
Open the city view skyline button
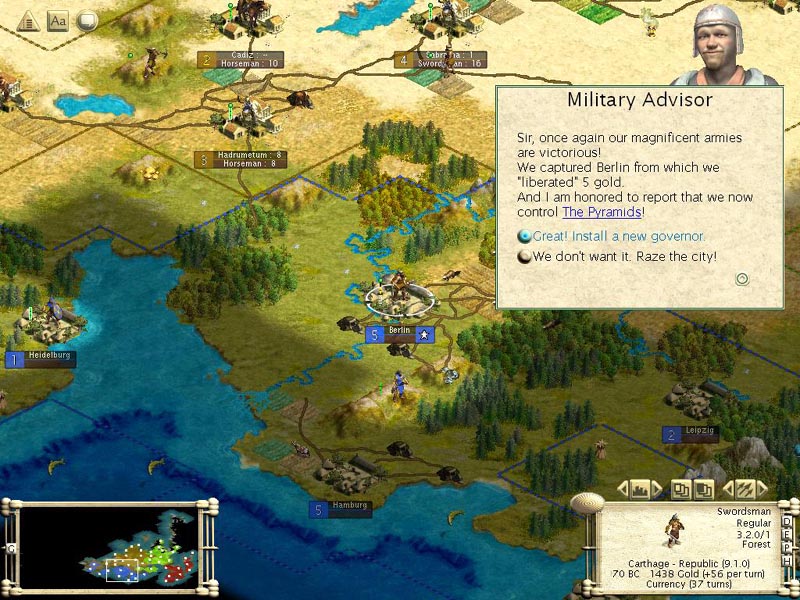tap(640, 489)
